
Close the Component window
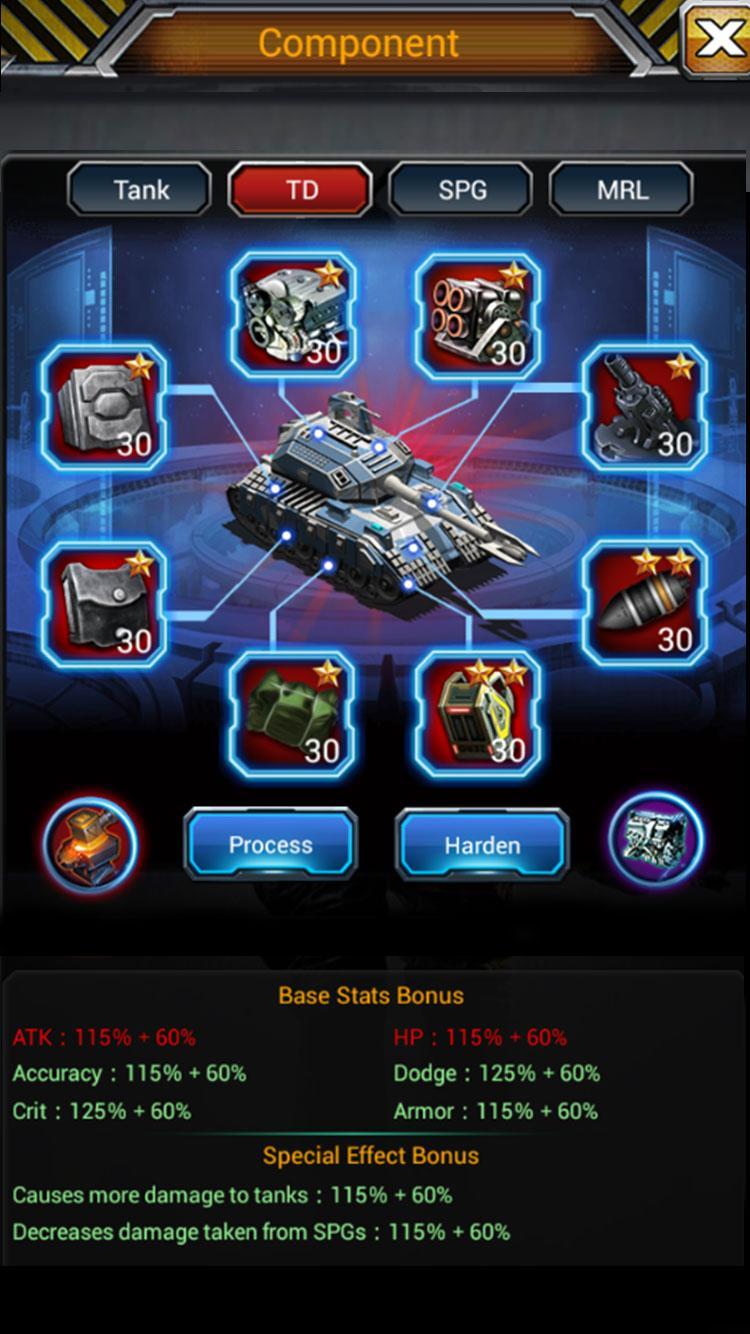click(717, 38)
